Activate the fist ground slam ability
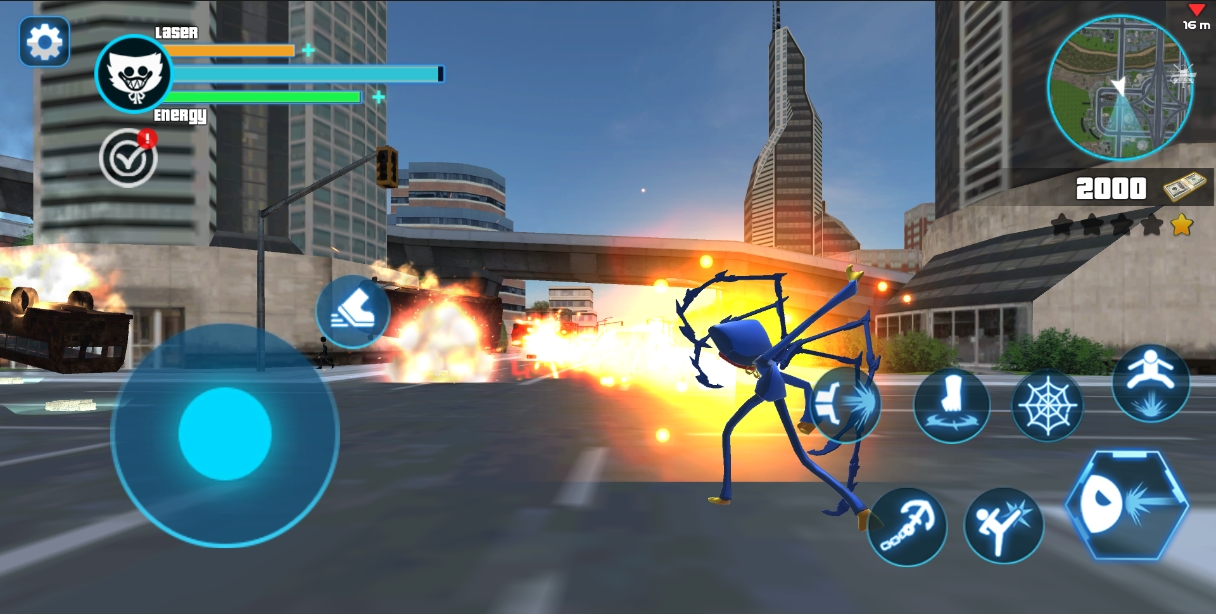This screenshot has width=1216, height=616. [951, 405]
